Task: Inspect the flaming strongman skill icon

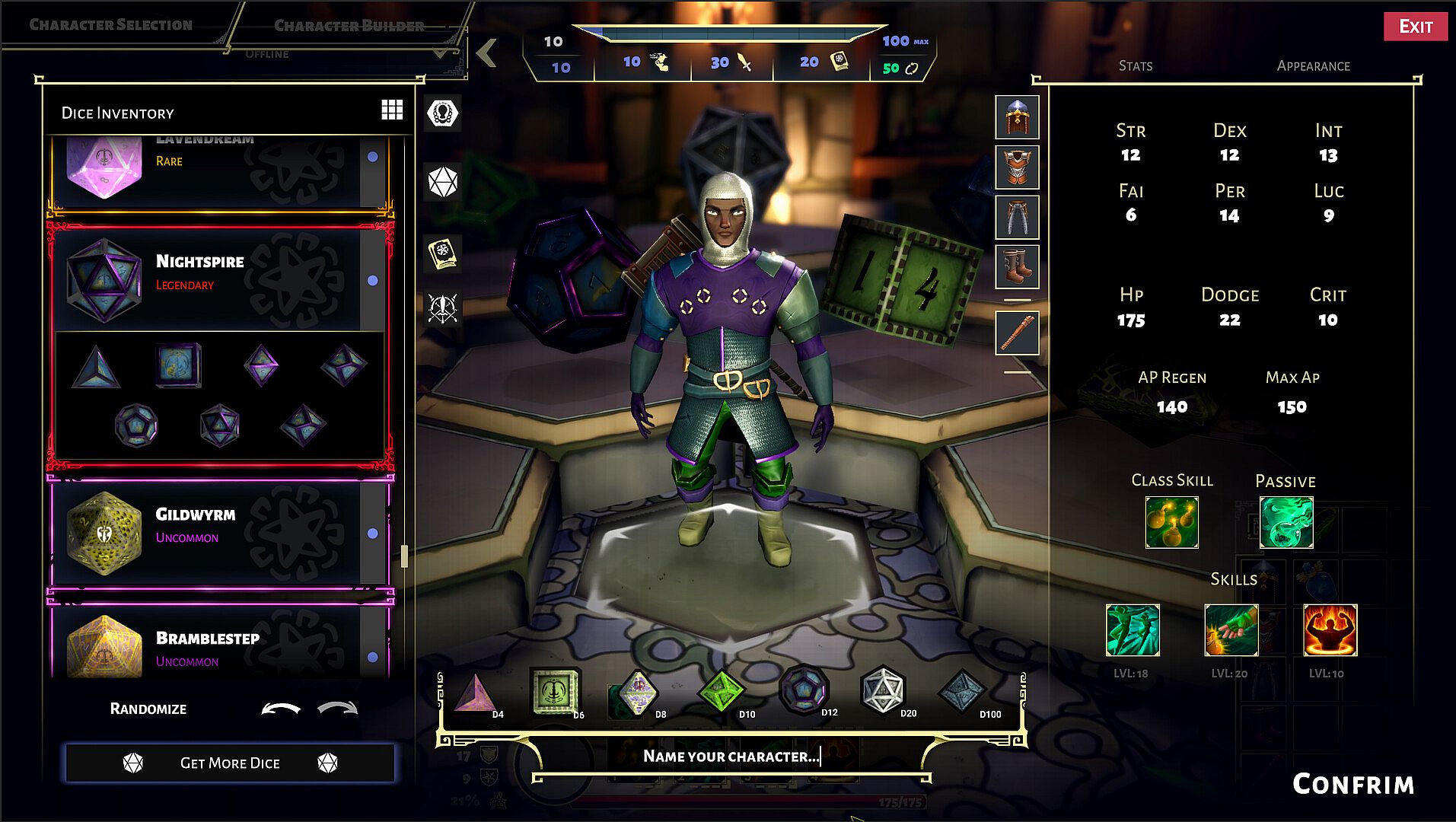Action: pos(1330,630)
